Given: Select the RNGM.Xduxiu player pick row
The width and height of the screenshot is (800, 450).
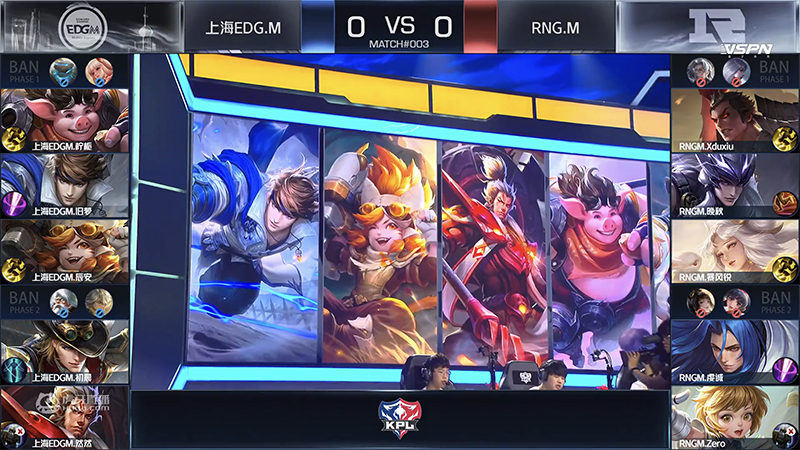Looking at the screenshot, I should (734, 120).
